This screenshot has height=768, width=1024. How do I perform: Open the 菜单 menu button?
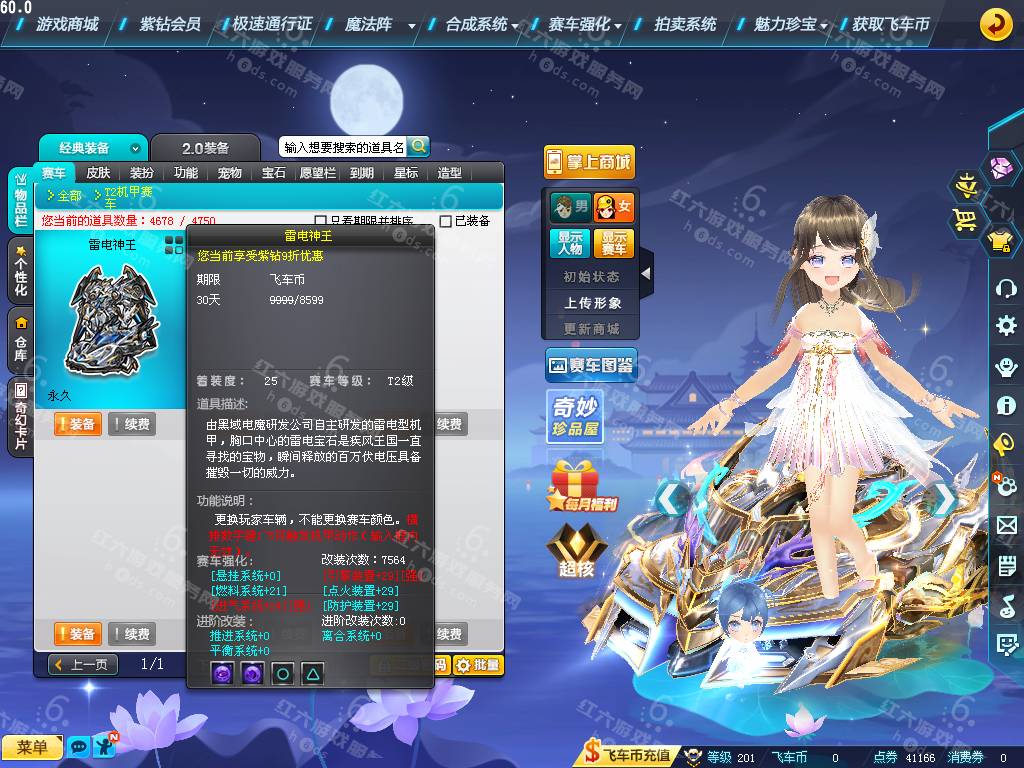[32, 747]
